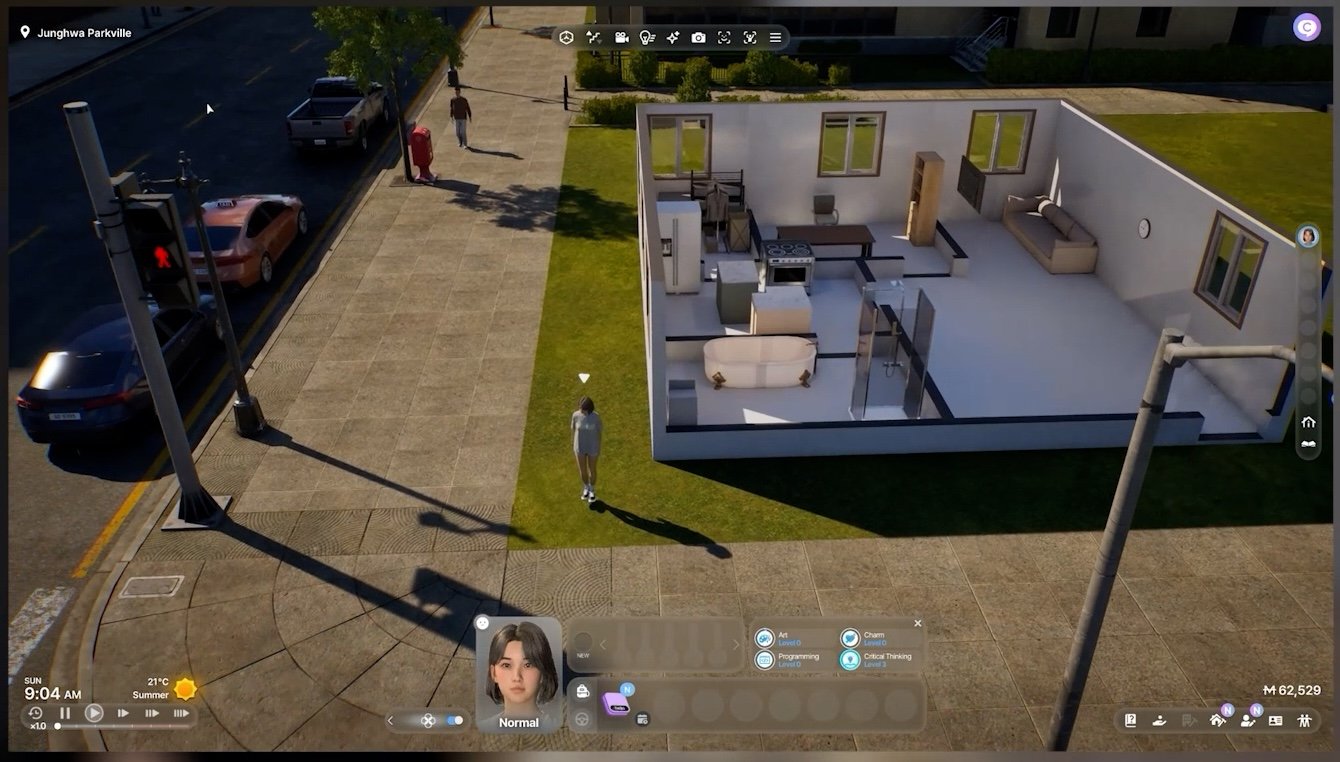Set game speed to normal play

point(94,713)
